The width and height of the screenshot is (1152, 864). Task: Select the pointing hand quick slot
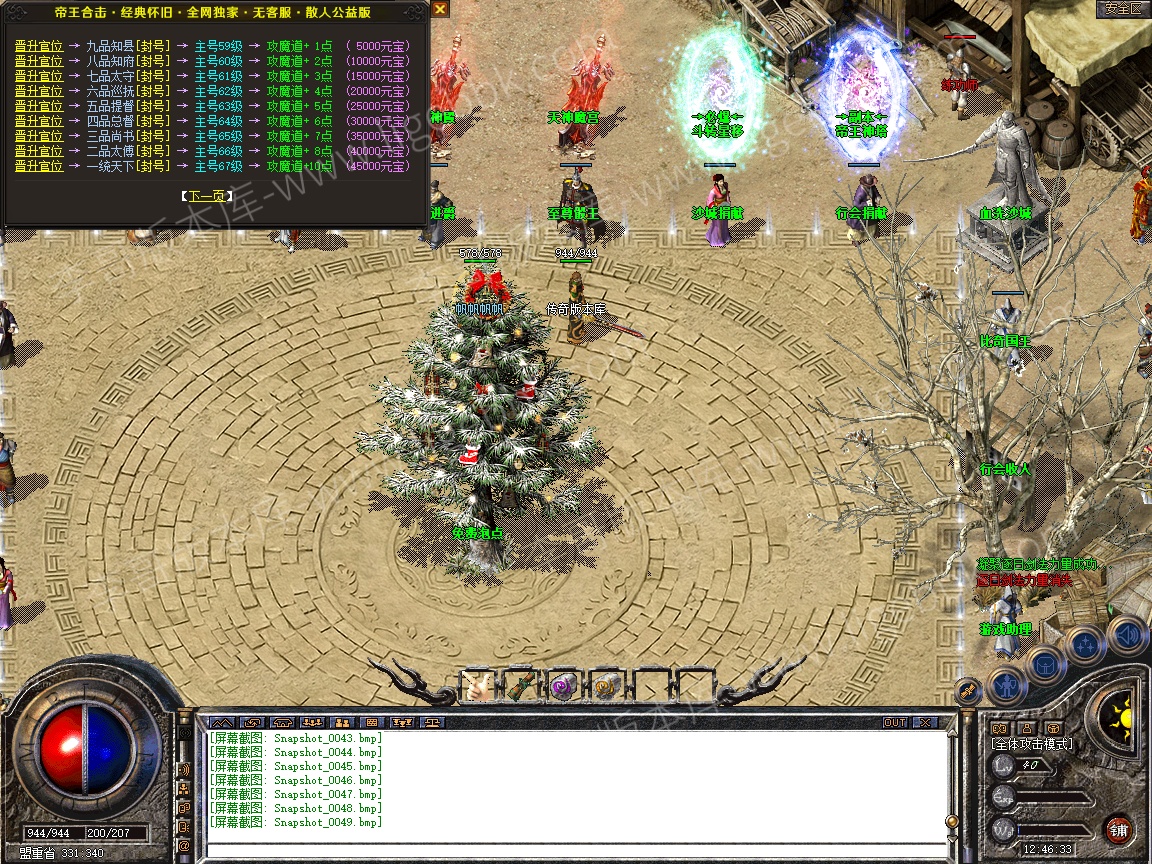click(x=477, y=686)
